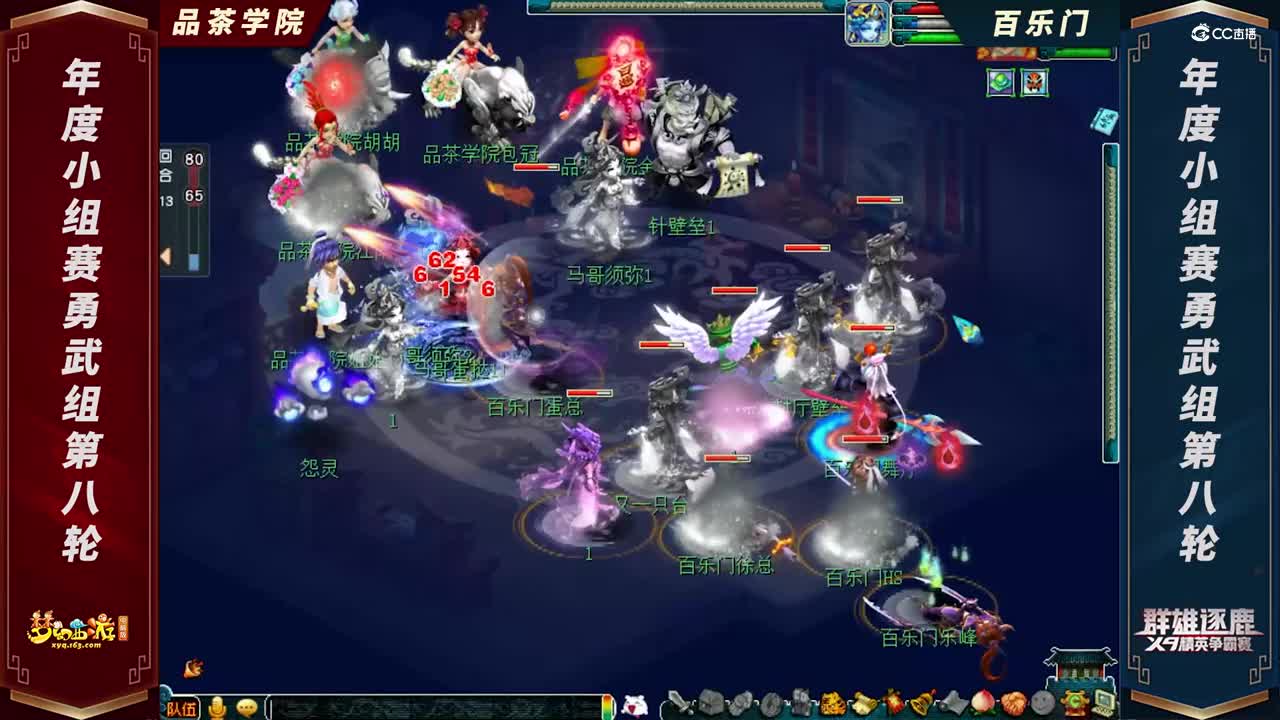Click the green pyramid buff icon below 百乐门
Screen dimensions: 1280x720
pyautogui.click(x=999, y=83)
